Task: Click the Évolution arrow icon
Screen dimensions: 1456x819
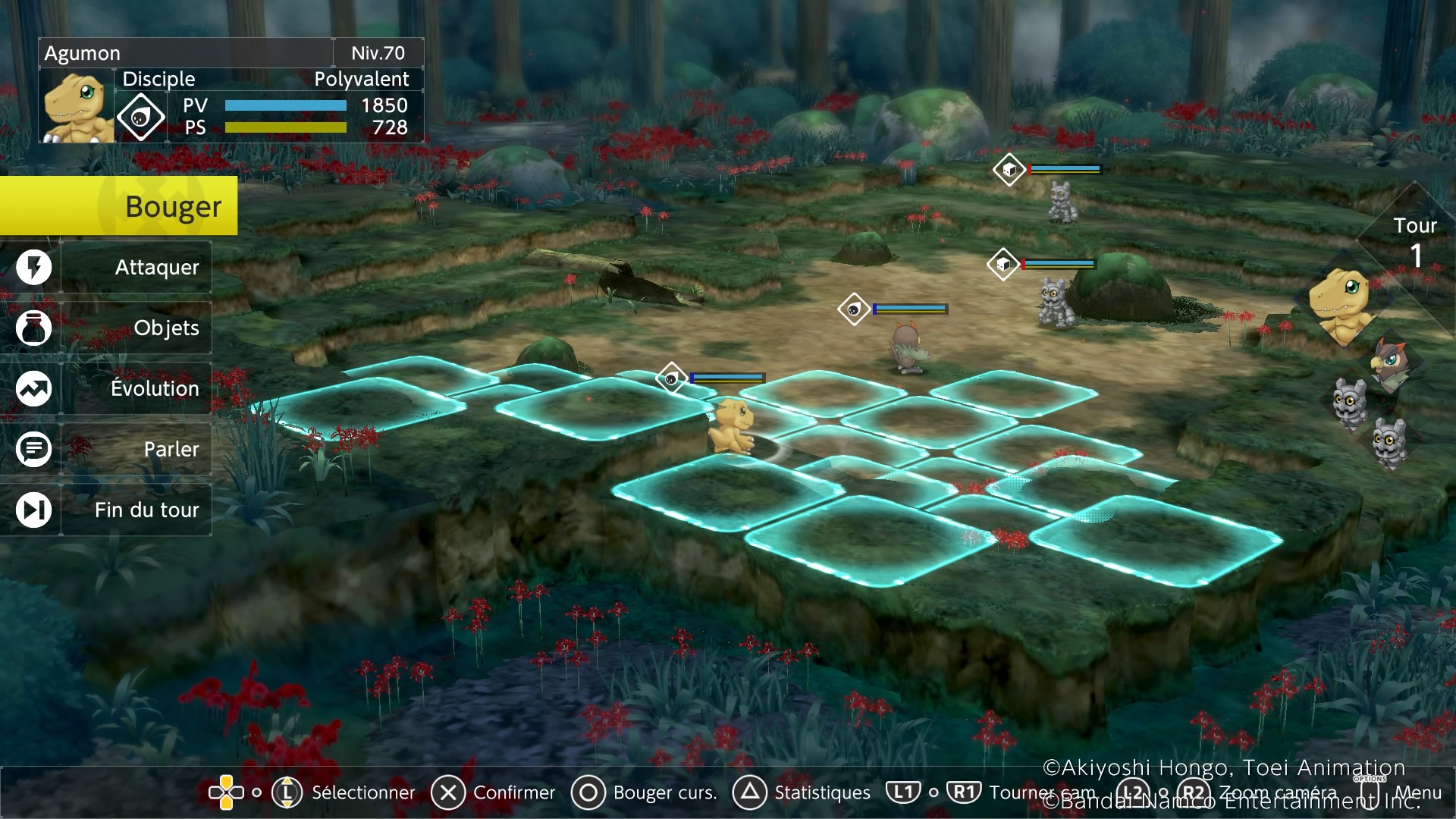Action: click(x=33, y=388)
